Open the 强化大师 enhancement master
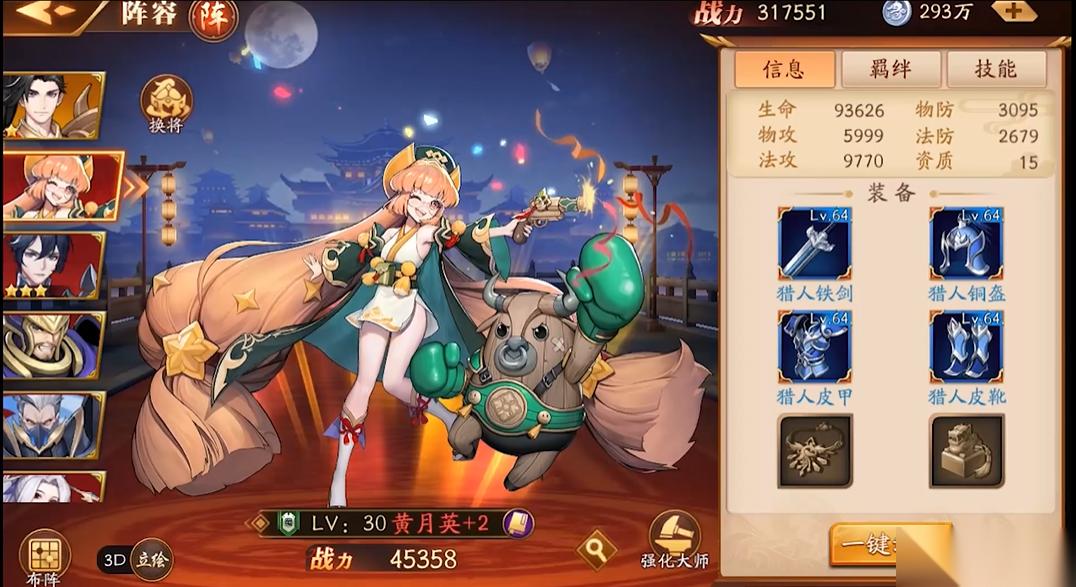The width and height of the screenshot is (1076, 587). [674, 540]
